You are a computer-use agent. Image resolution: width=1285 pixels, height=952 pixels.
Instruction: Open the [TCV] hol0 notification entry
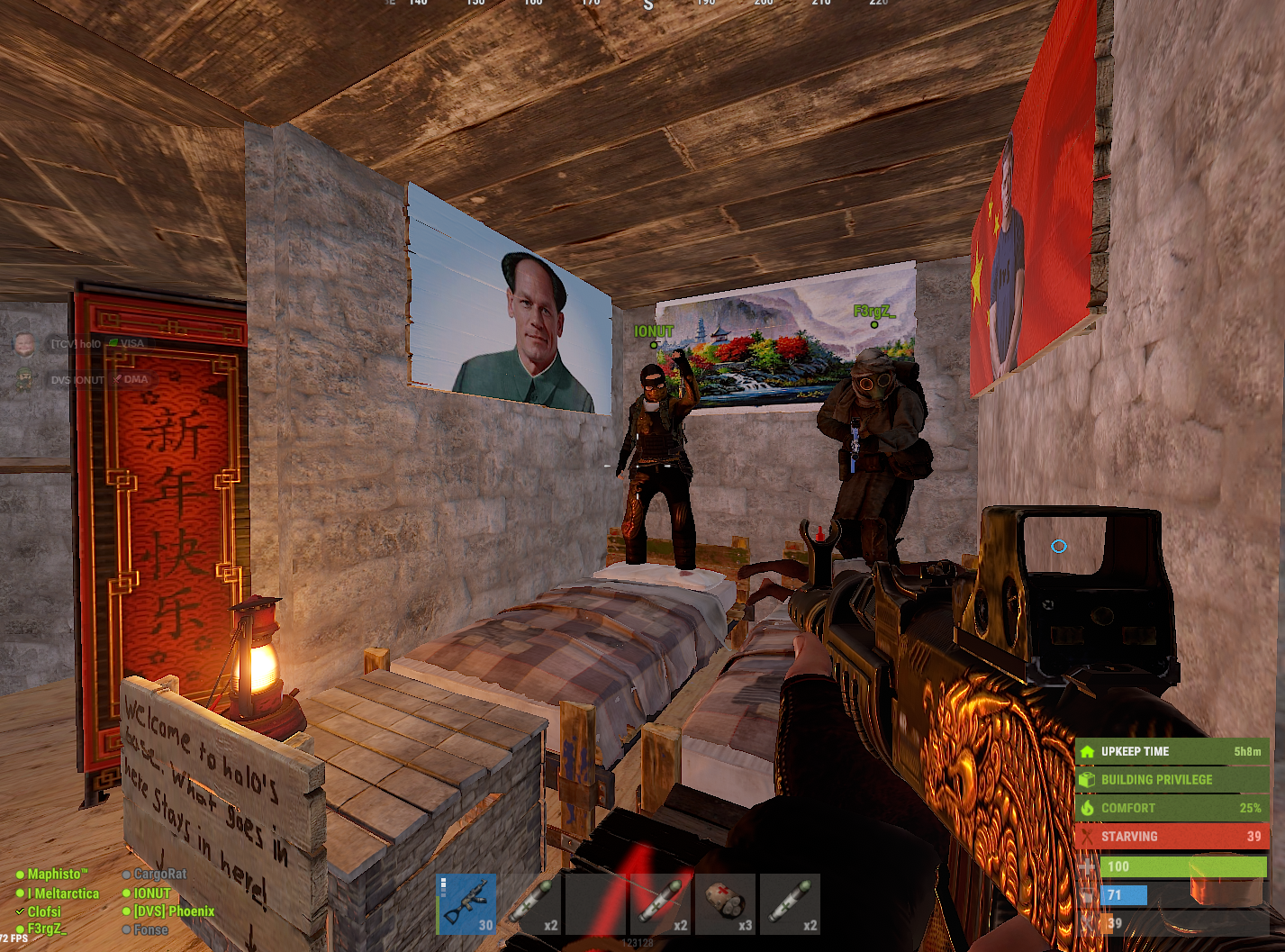76,343
